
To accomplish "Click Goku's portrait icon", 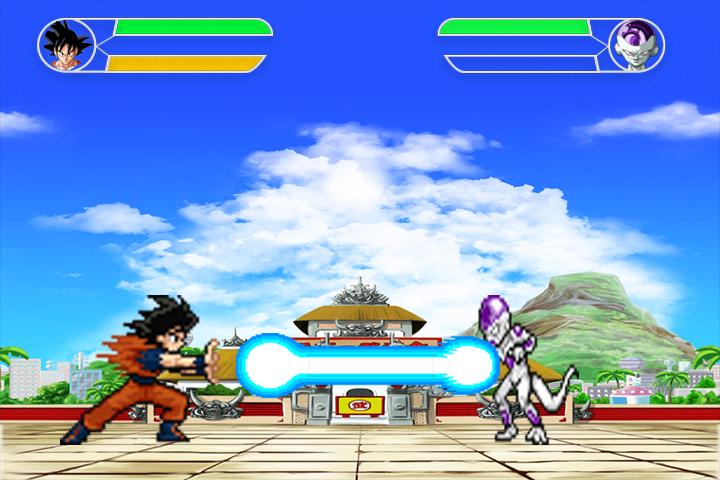I will (66, 46).
